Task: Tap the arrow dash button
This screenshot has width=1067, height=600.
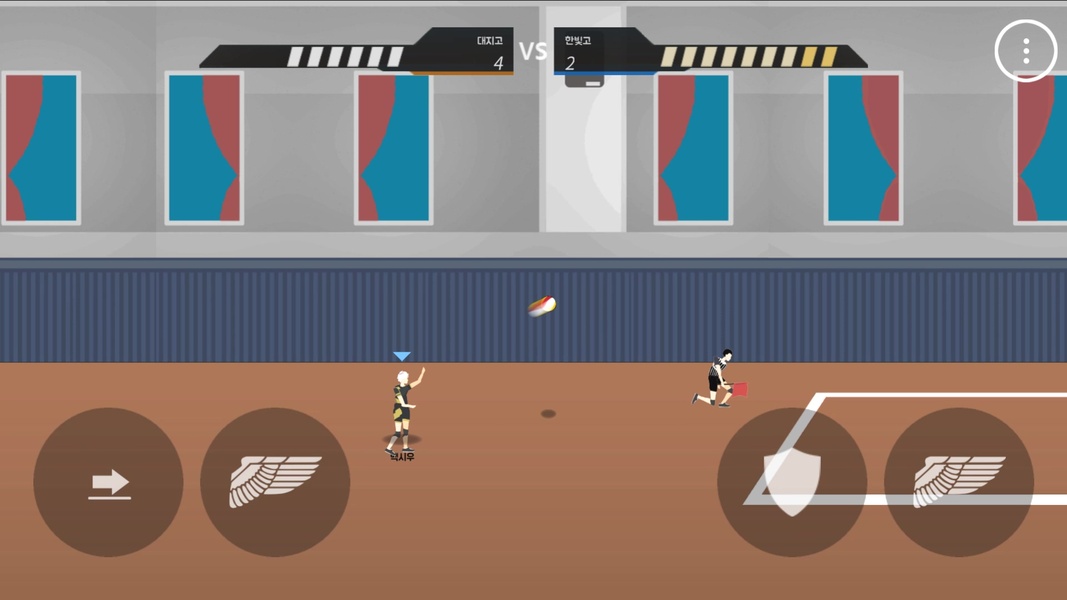Action: [108, 482]
